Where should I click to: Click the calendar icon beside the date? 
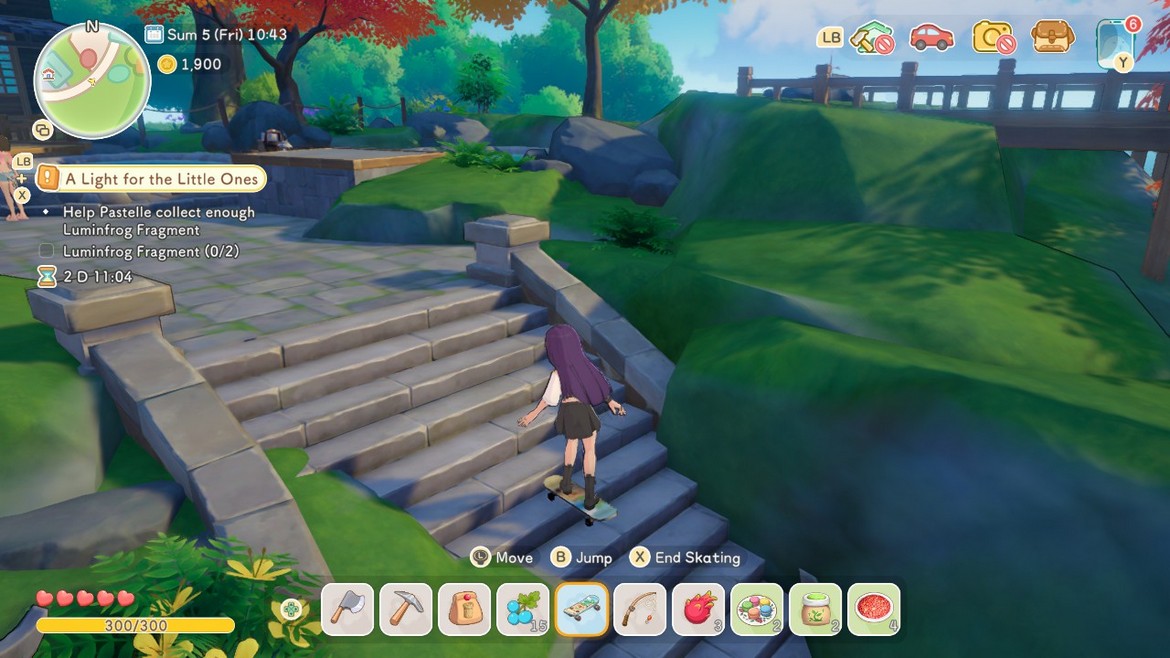tap(154, 35)
